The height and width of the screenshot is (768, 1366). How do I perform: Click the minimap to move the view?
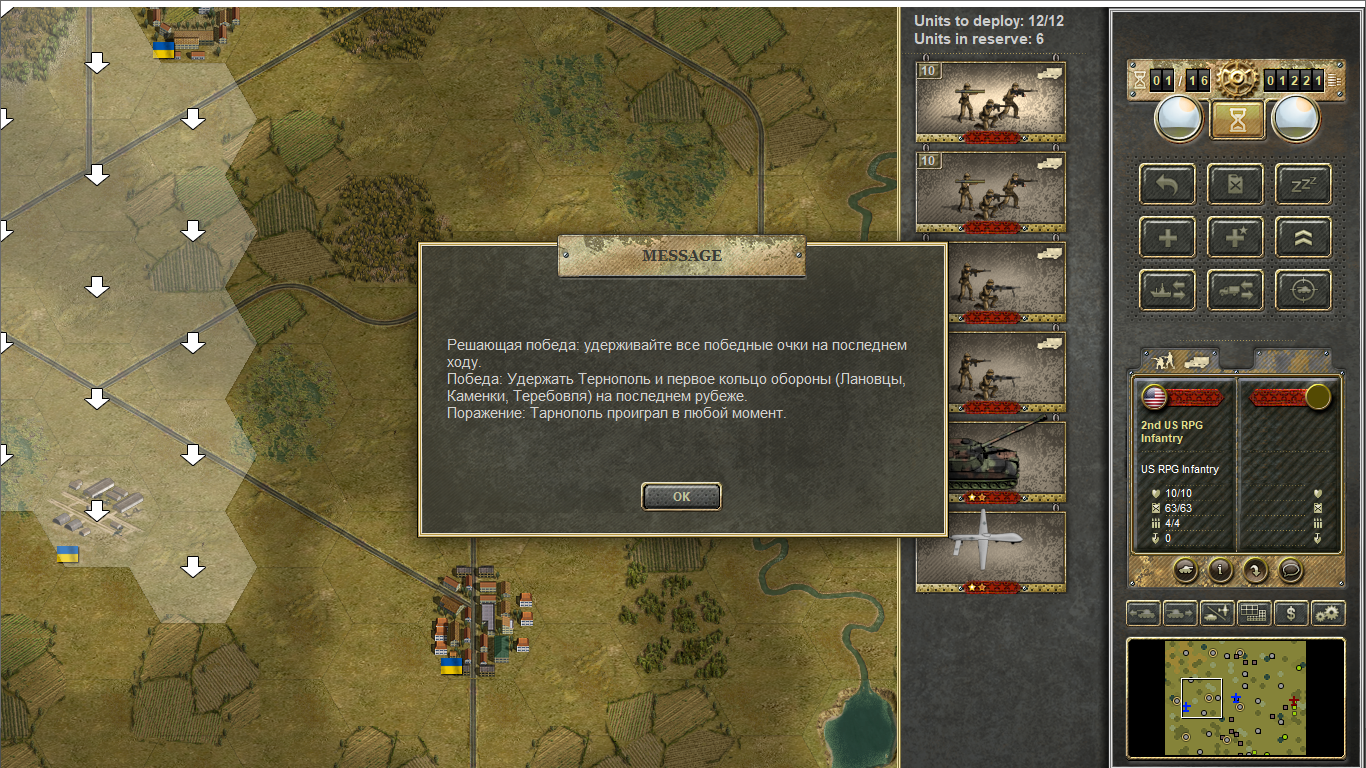coord(1235,697)
